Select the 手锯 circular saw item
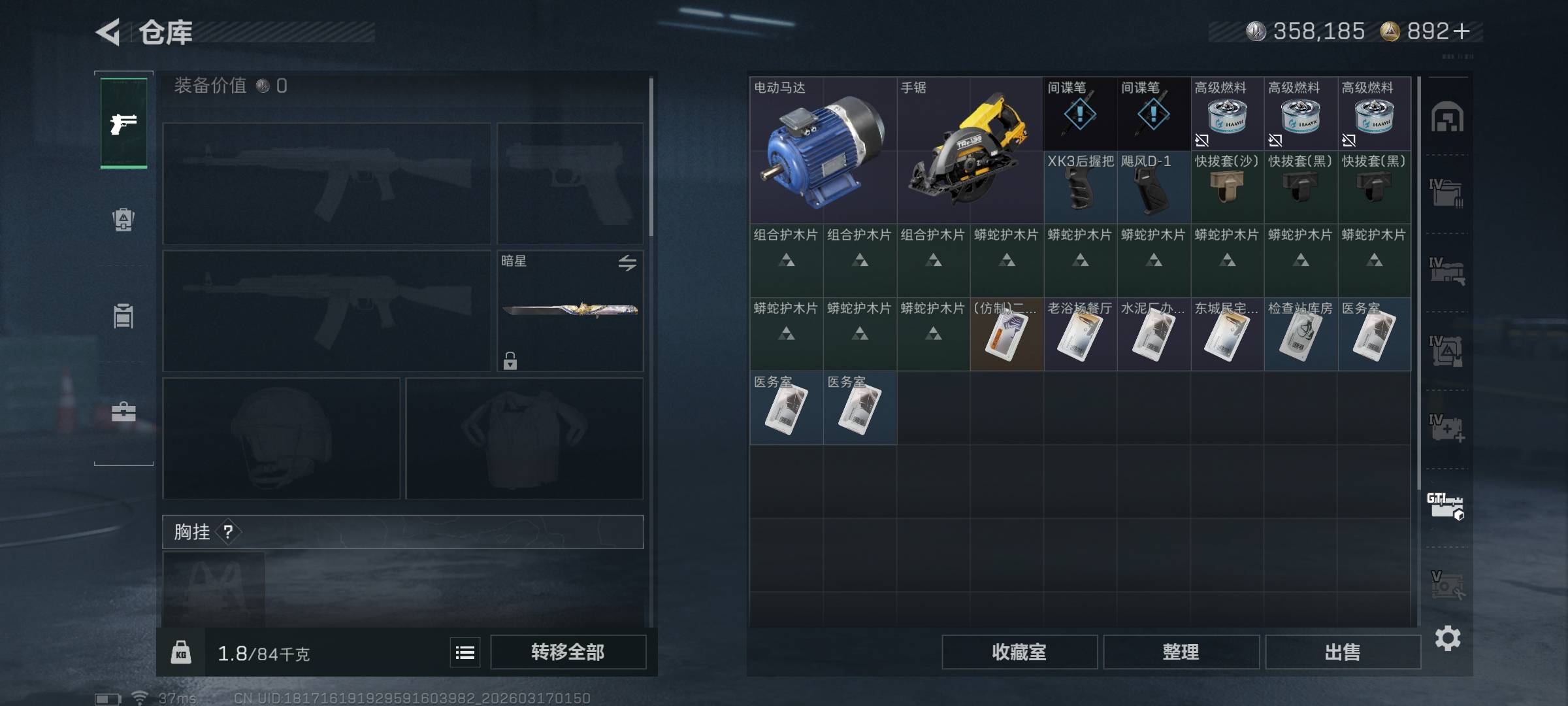The image size is (1568, 706). tap(970, 150)
